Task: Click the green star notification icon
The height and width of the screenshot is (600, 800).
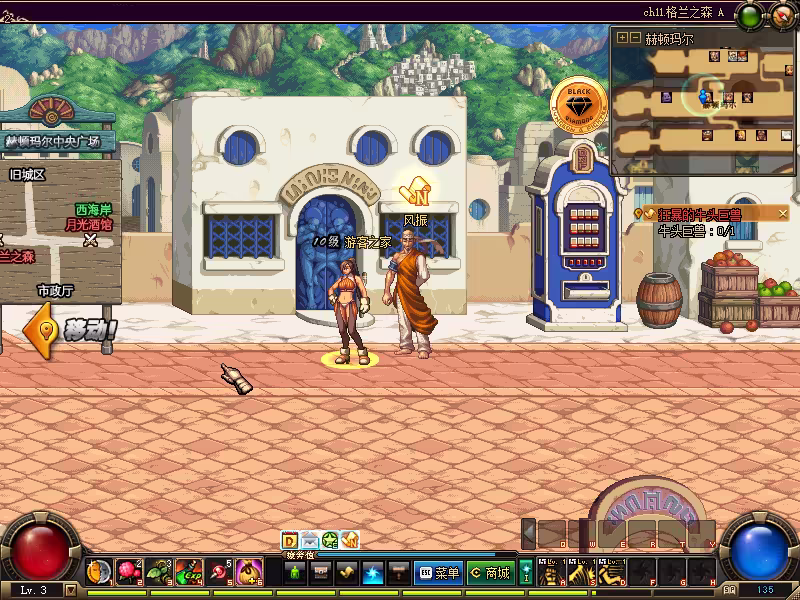Action: point(329,540)
